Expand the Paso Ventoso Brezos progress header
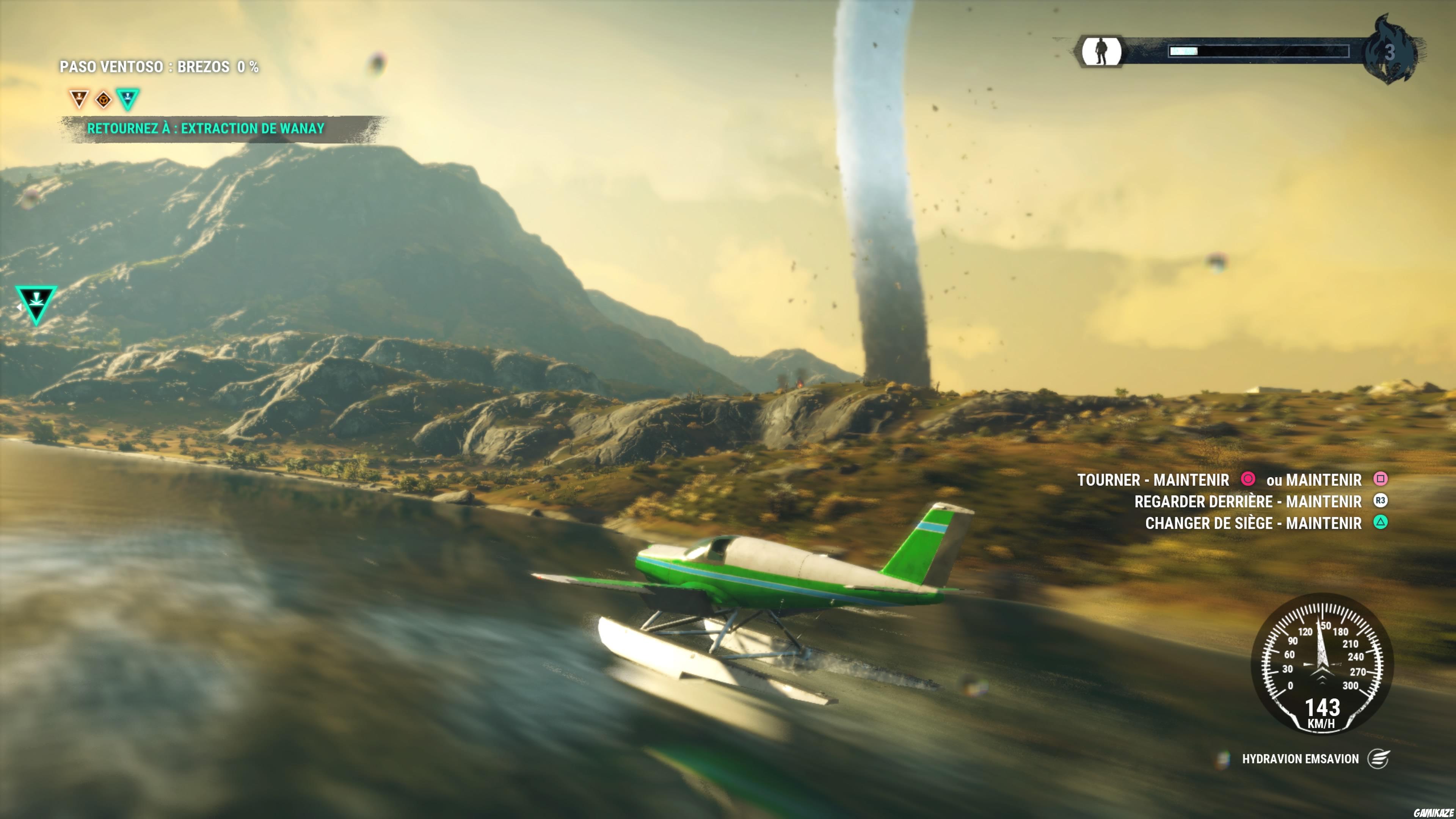1456x819 pixels. [x=160, y=67]
